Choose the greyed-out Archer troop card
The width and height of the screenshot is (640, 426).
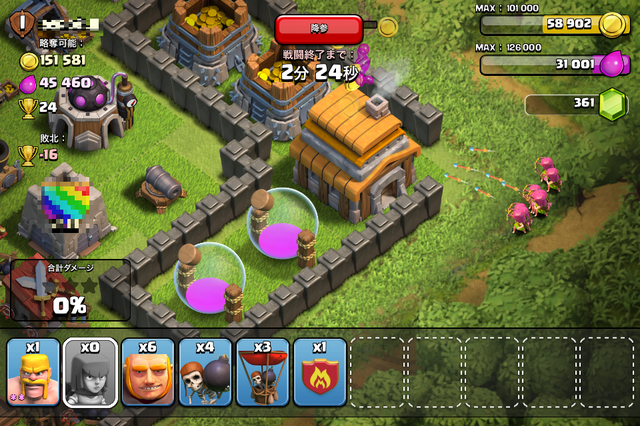90,372
